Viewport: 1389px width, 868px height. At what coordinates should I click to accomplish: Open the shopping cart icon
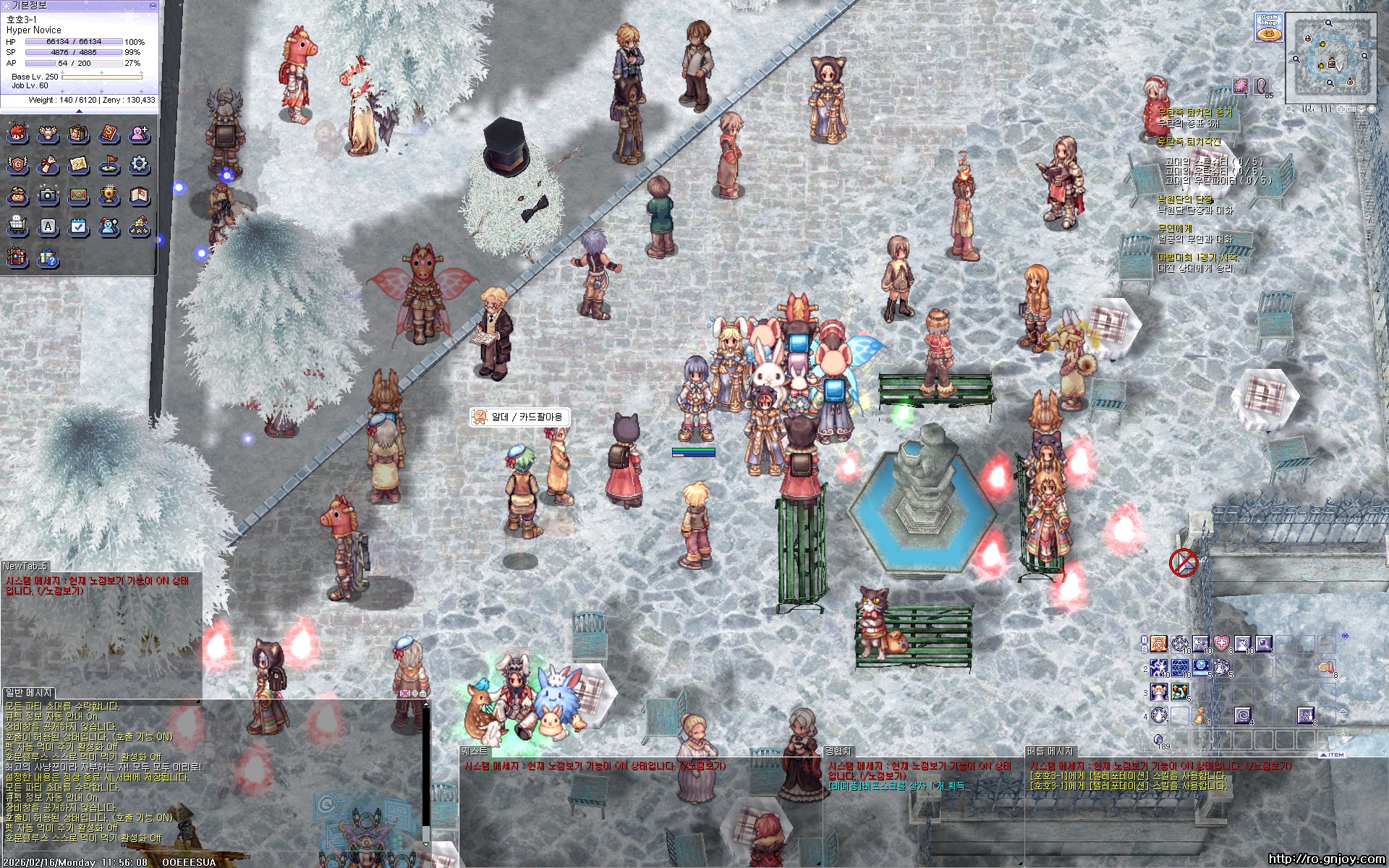point(17,227)
